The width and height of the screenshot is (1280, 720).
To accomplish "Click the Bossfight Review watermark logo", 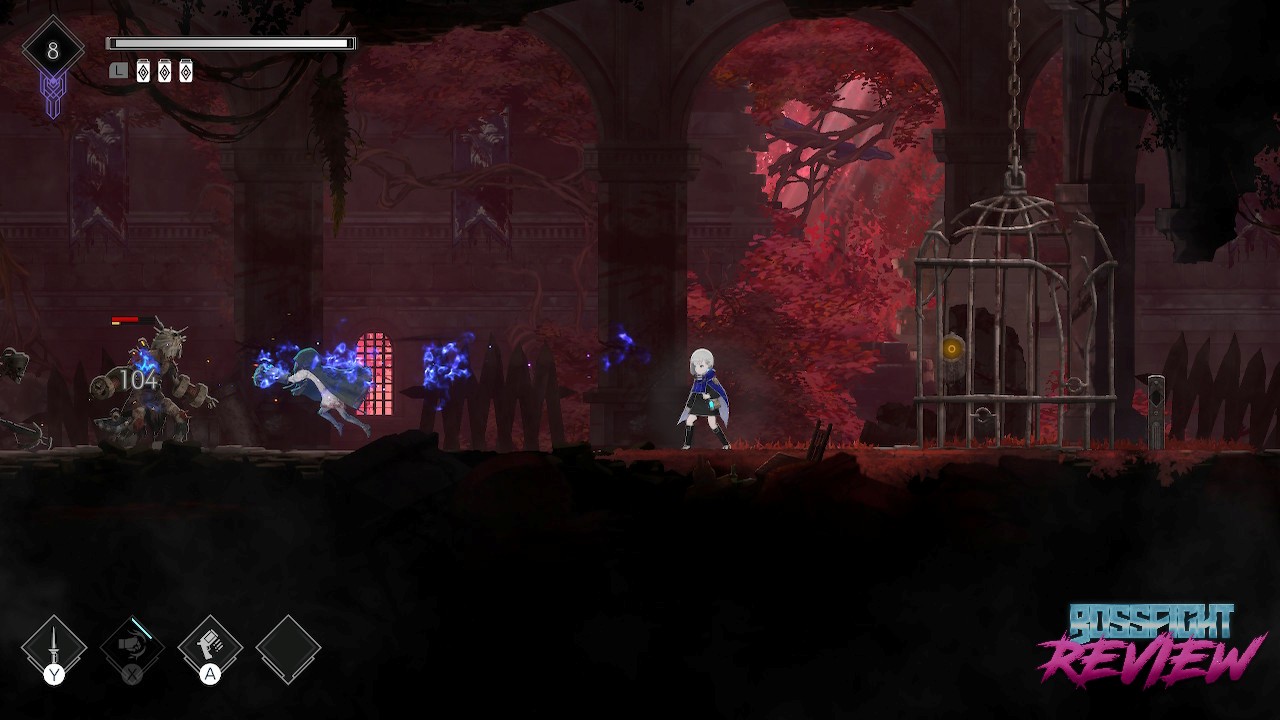I will pos(1150,645).
